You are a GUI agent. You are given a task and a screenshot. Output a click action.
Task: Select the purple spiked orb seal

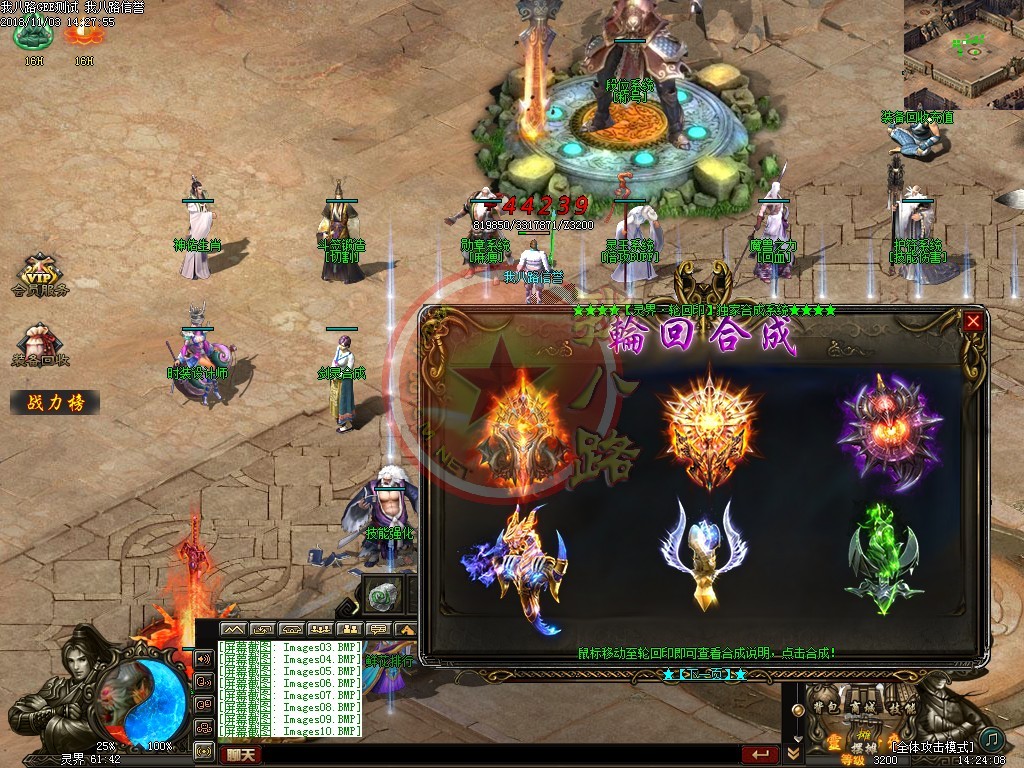[x=889, y=431]
